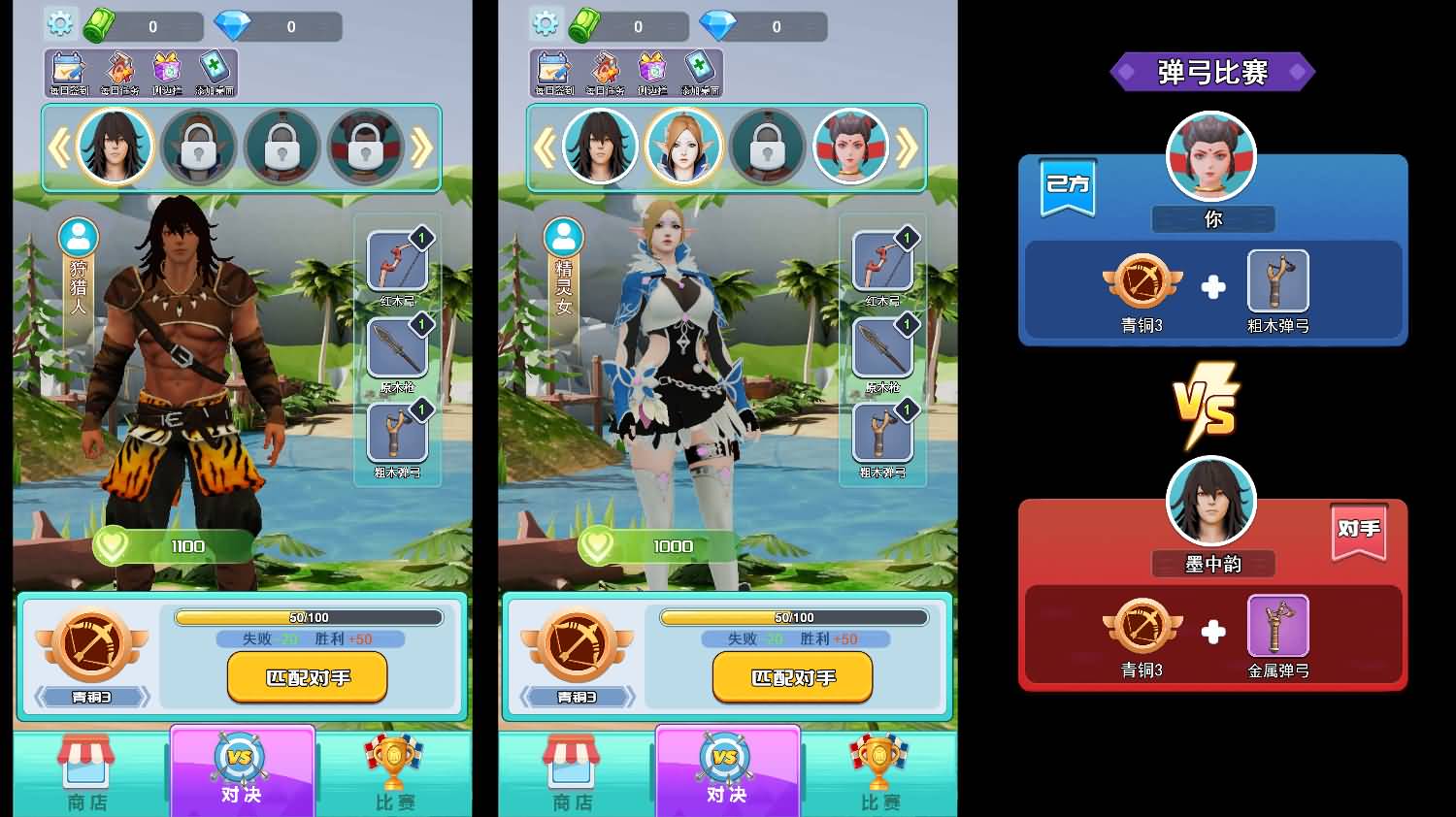Image resolution: width=1456 pixels, height=817 pixels.
Task: Click the diamond currency counter
Action: tap(277, 26)
